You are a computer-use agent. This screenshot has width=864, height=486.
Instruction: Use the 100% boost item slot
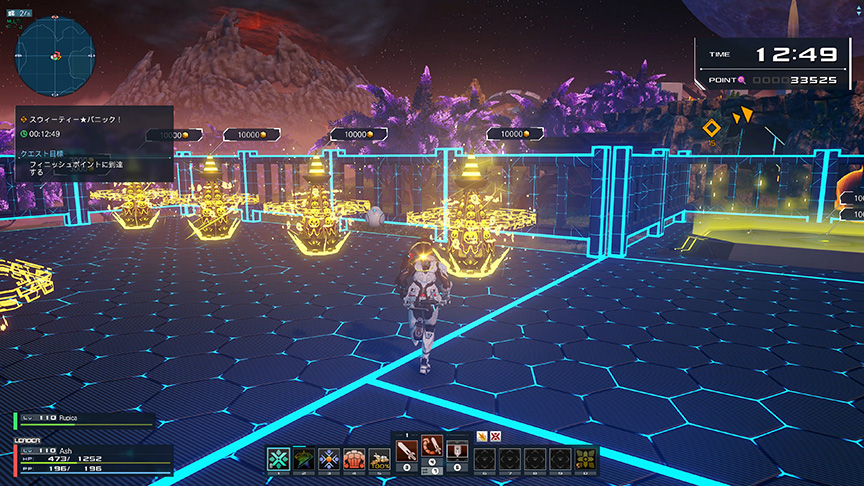379,458
